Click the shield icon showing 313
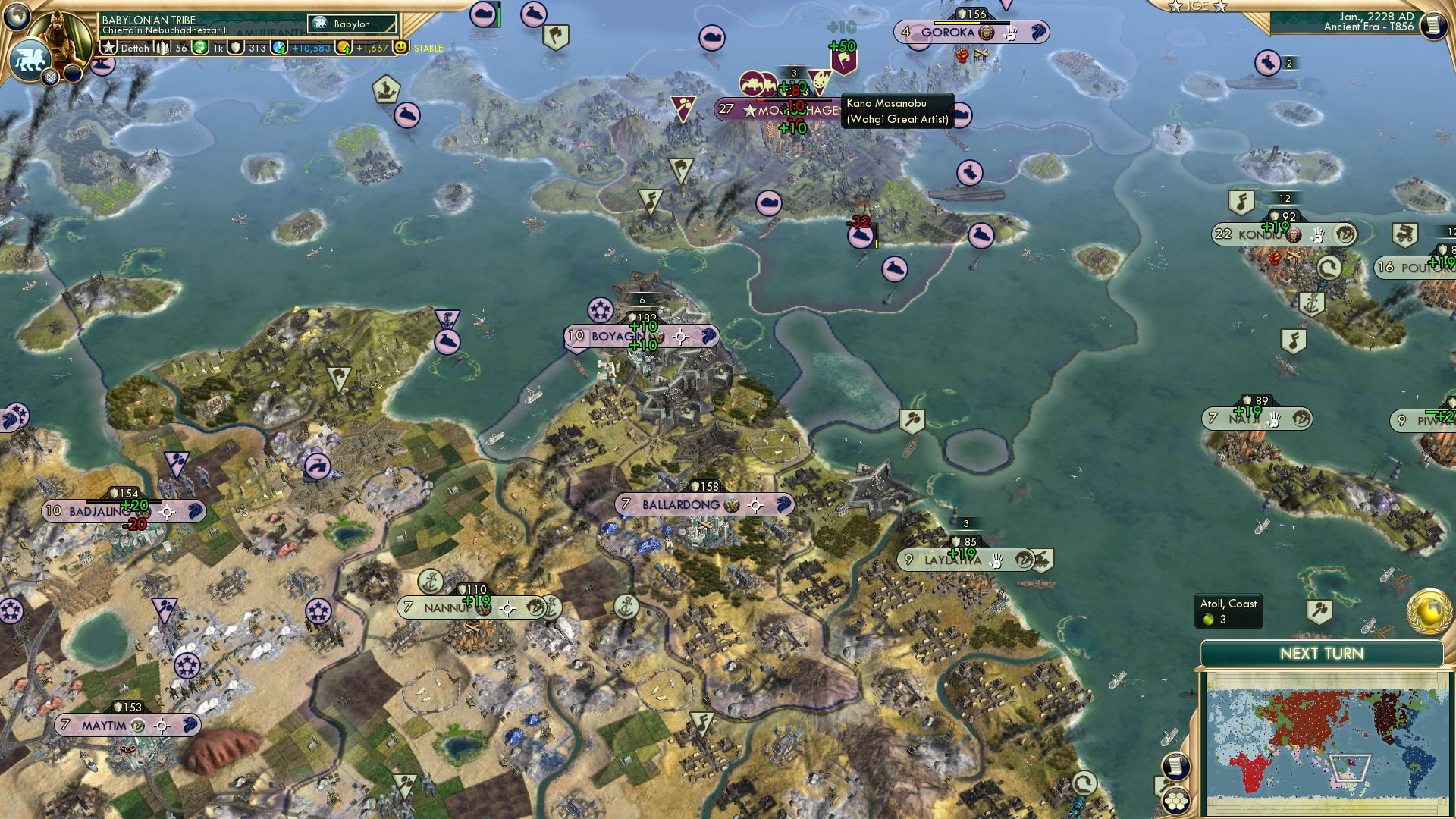Viewport: 1456px width, 819px height. (x=236, y=49)
